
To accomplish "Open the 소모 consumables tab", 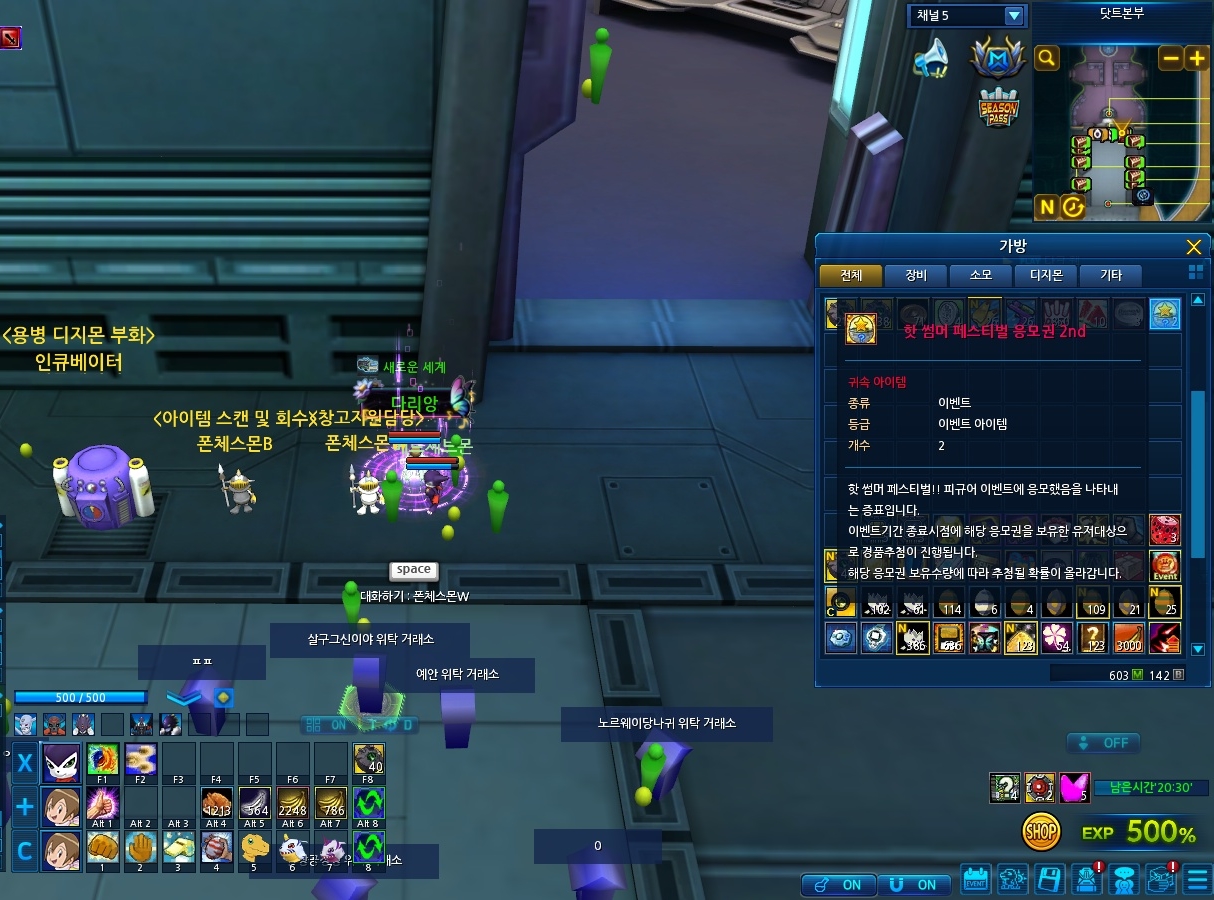I will tap(981, 276).
